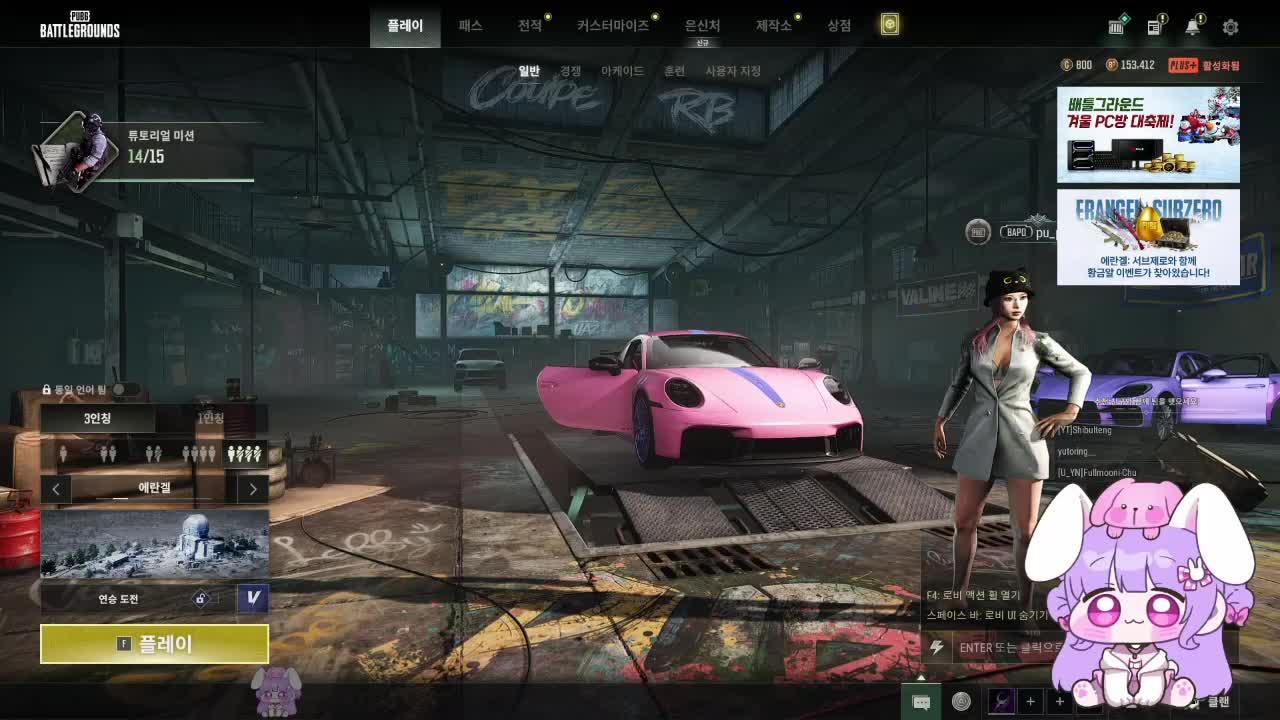Open the inventory crate icon near top right
Image resolution: width=1280 pixels, height=720 pixels.
pyautogui.click(x=1117, y=27)
